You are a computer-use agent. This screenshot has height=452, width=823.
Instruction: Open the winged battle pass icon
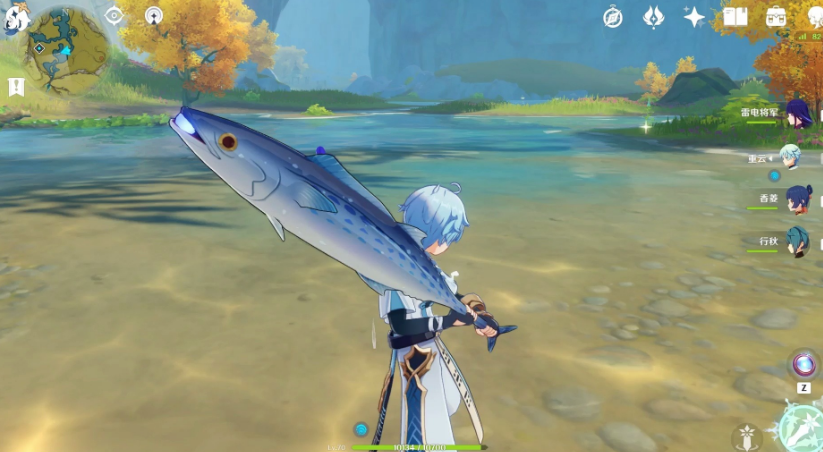[653, 16]
